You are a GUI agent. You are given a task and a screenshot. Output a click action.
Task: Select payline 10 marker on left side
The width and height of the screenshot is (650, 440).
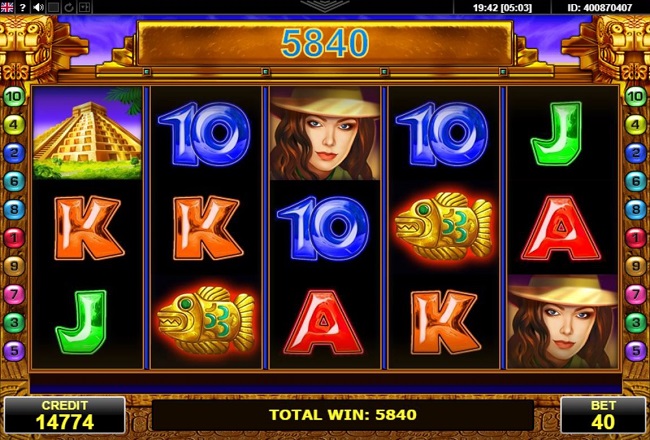14,96
